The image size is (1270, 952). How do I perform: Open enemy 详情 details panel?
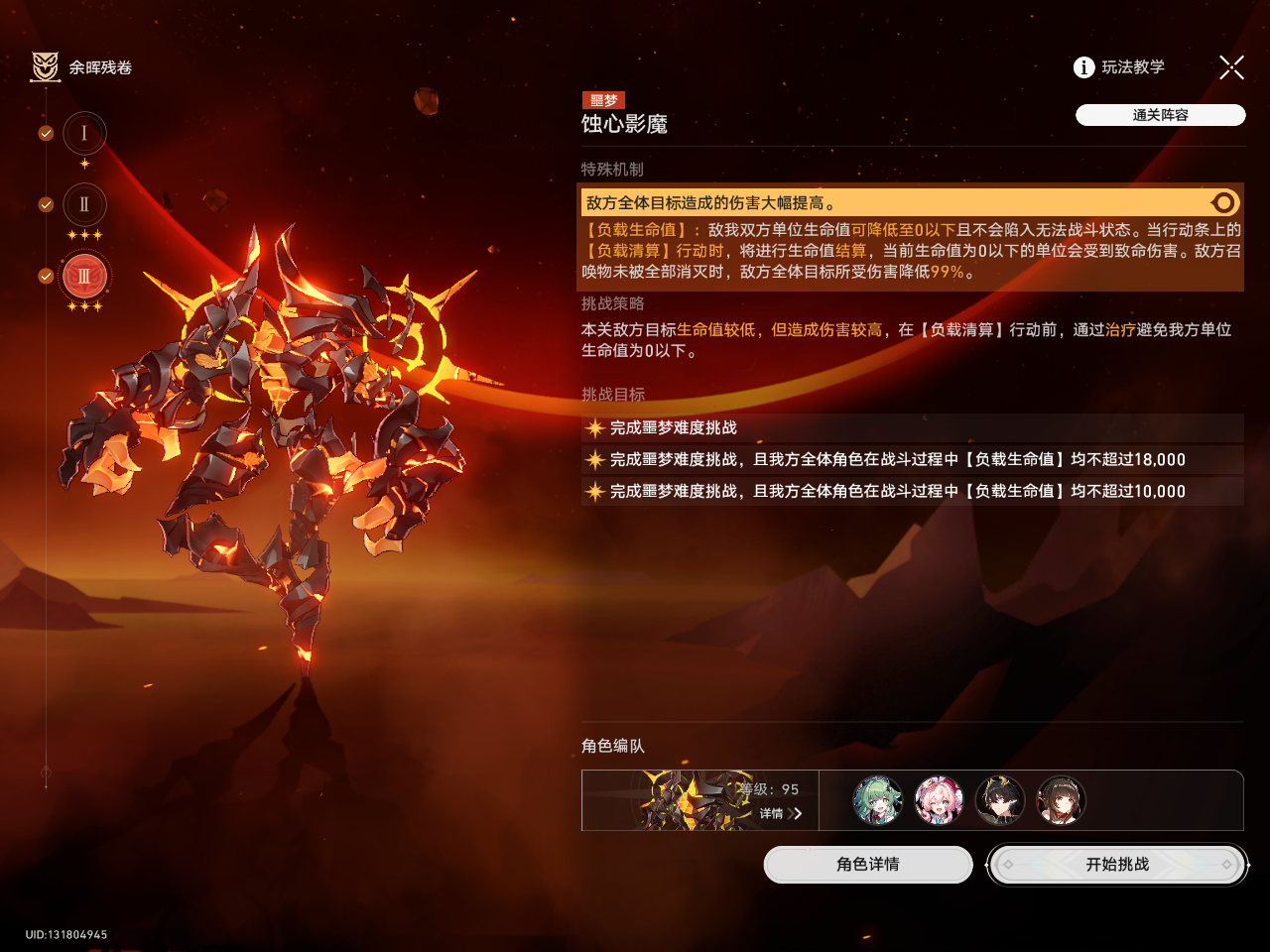780,813
